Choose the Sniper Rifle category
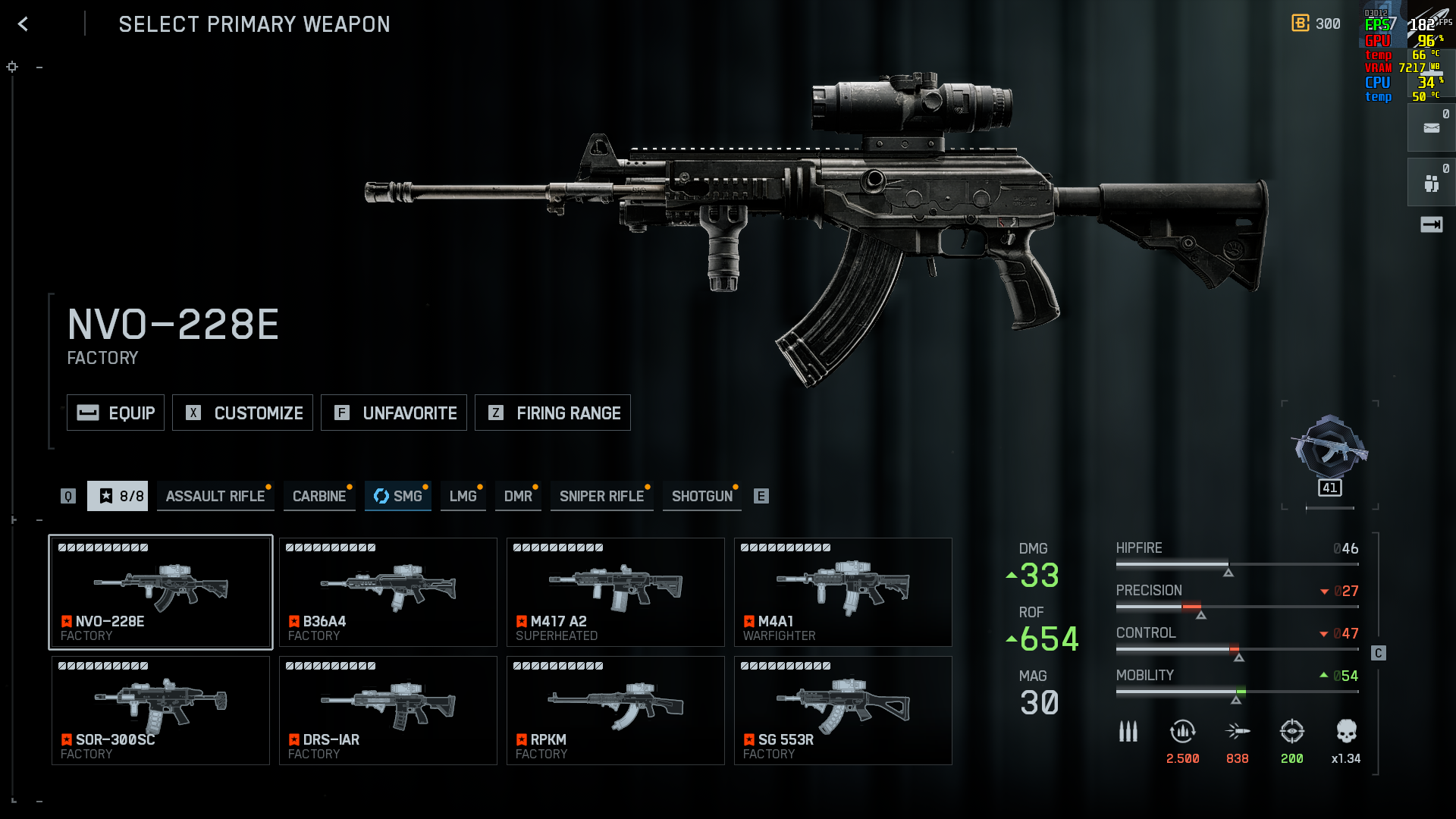1456x819 pixels. tap(601, 496)
